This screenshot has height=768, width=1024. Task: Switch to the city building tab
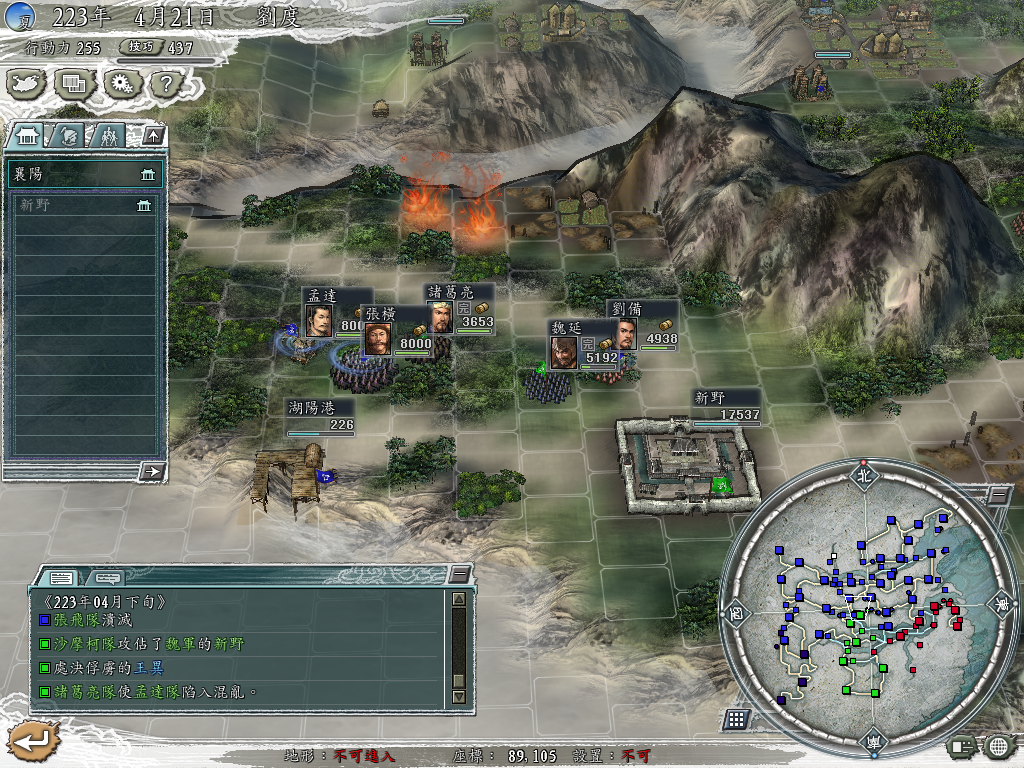(28, 135)
